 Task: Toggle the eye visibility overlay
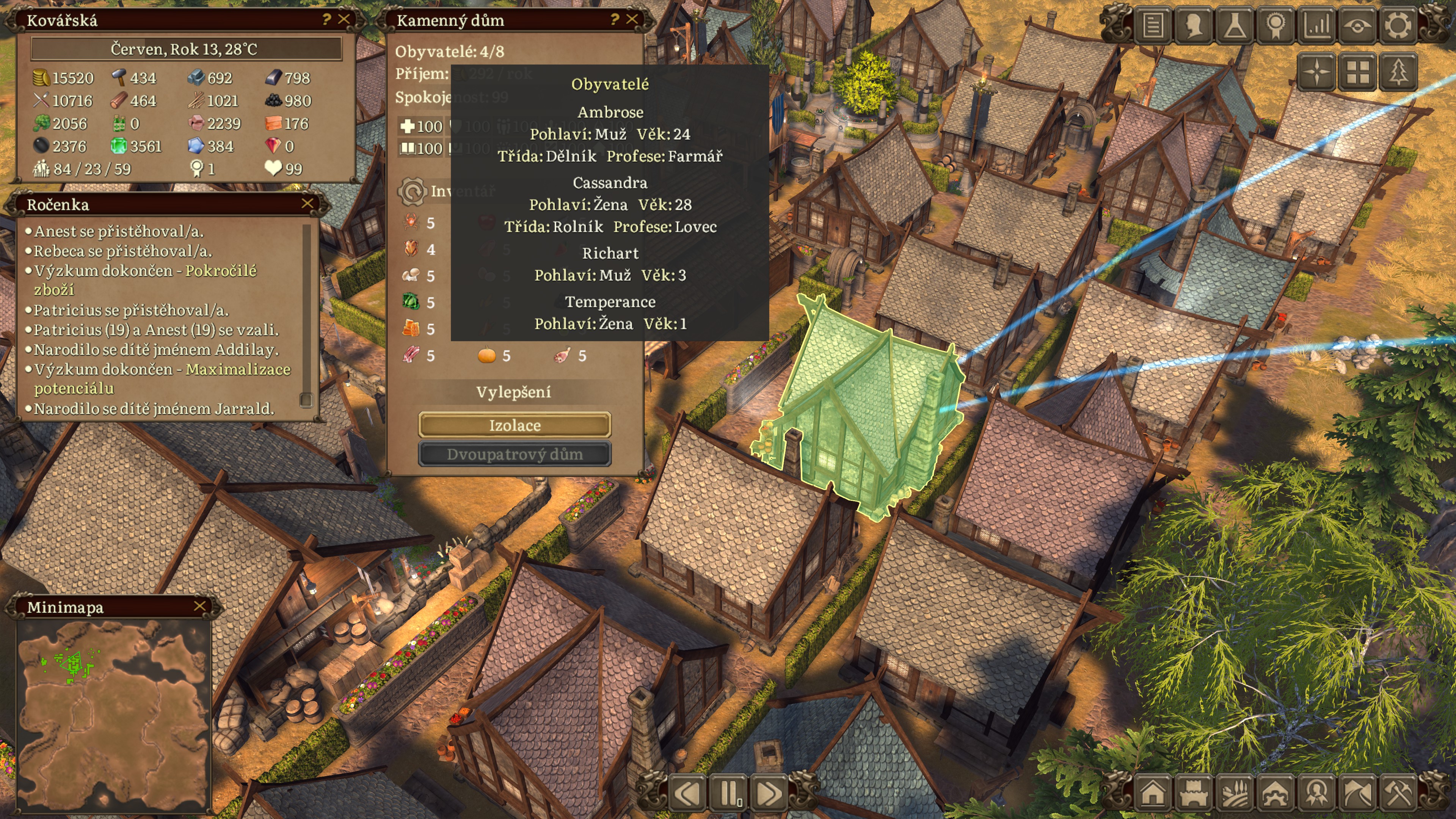tap(1357, 25)
